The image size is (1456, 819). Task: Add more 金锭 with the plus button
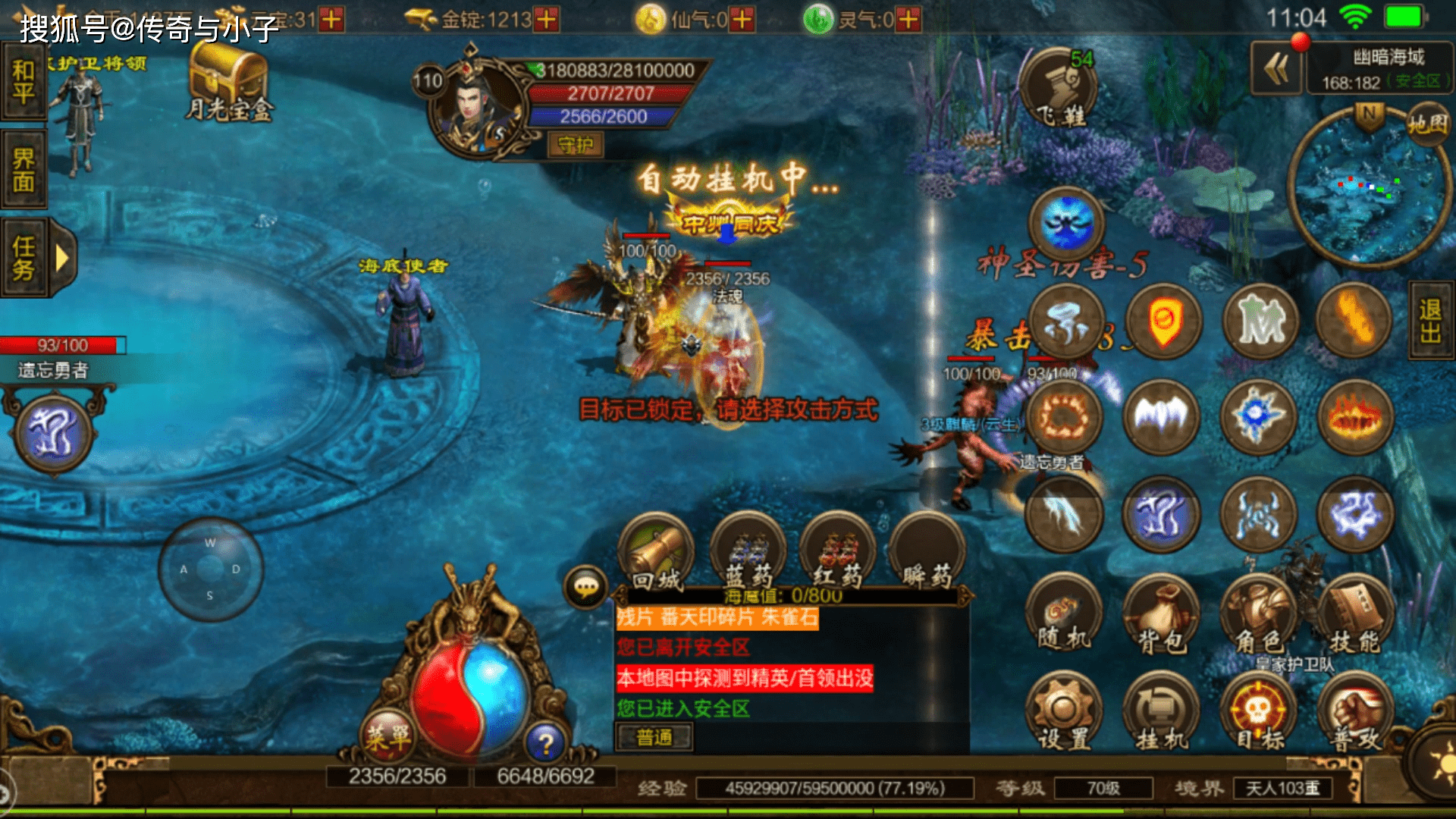point(546,19)
